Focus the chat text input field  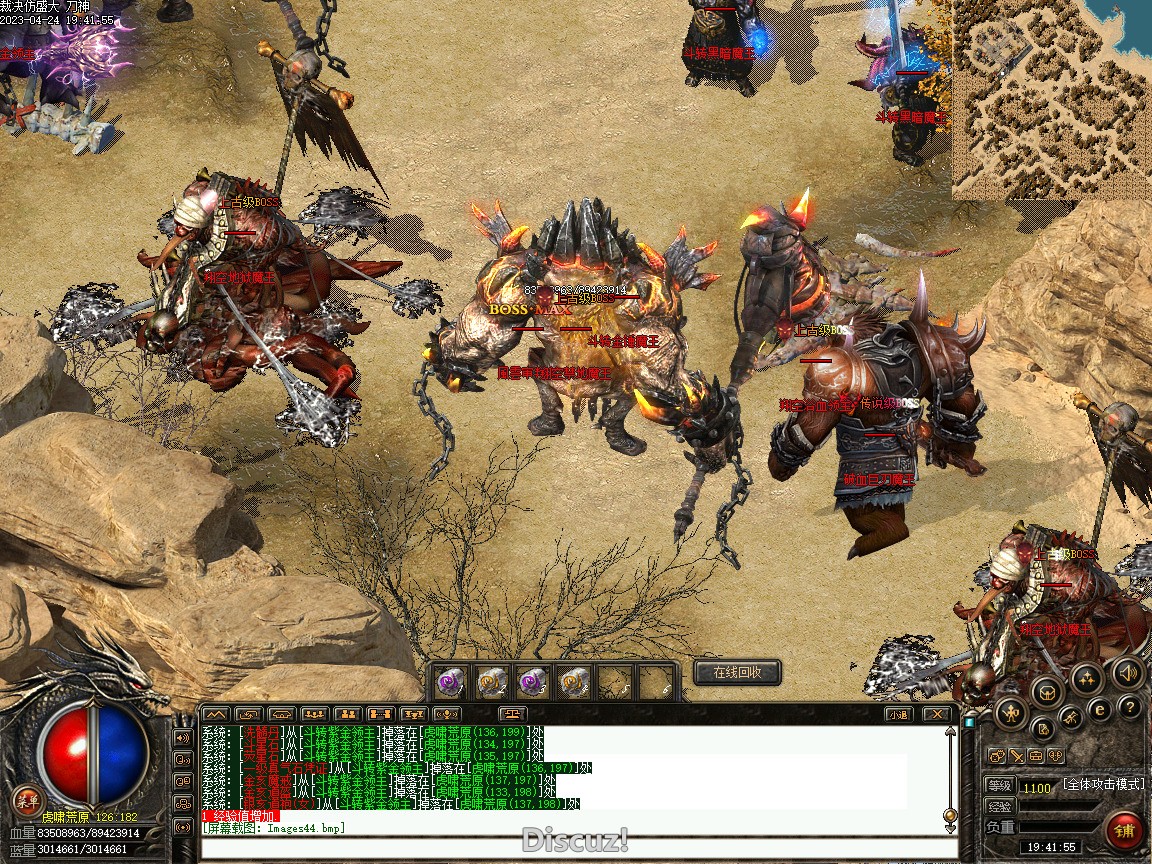[x=575, y=849]
